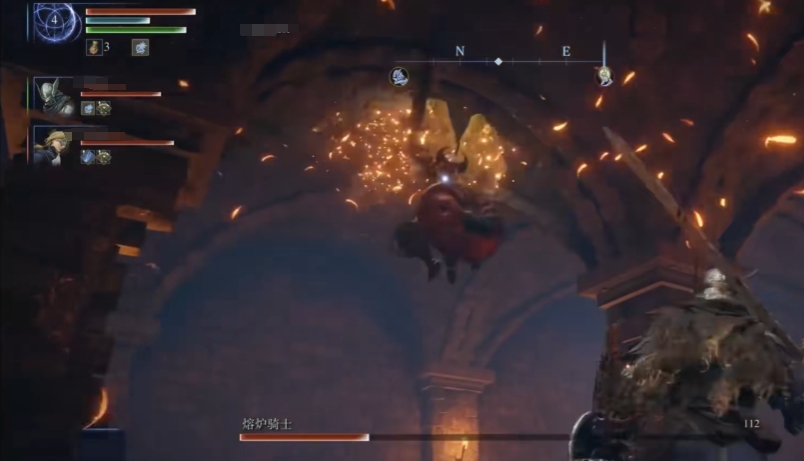The width and height of the screenshot is (804, 461).
Task: Select the blonde teammate portrait
Action: (53, 145)
